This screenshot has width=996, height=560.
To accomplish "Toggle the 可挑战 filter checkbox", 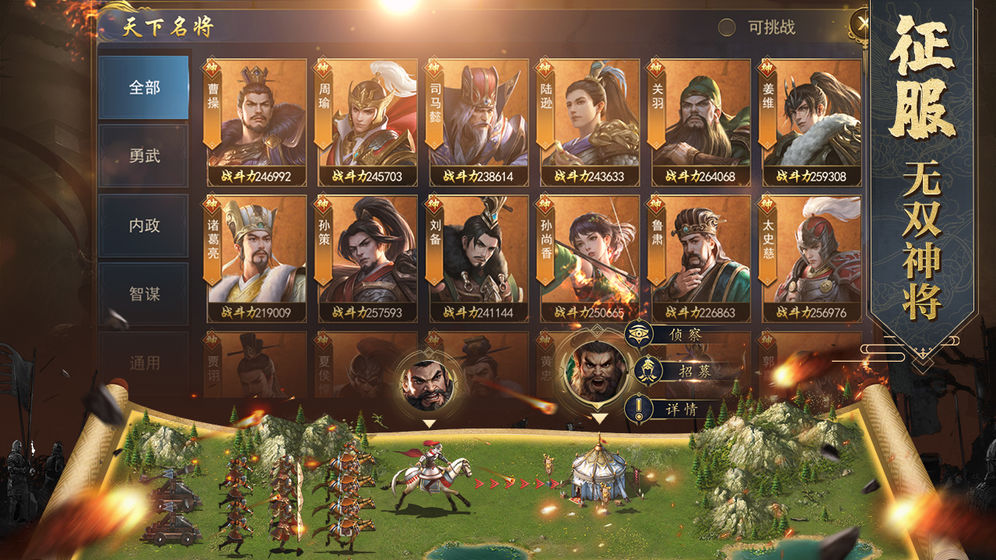I will click(727, 27).
